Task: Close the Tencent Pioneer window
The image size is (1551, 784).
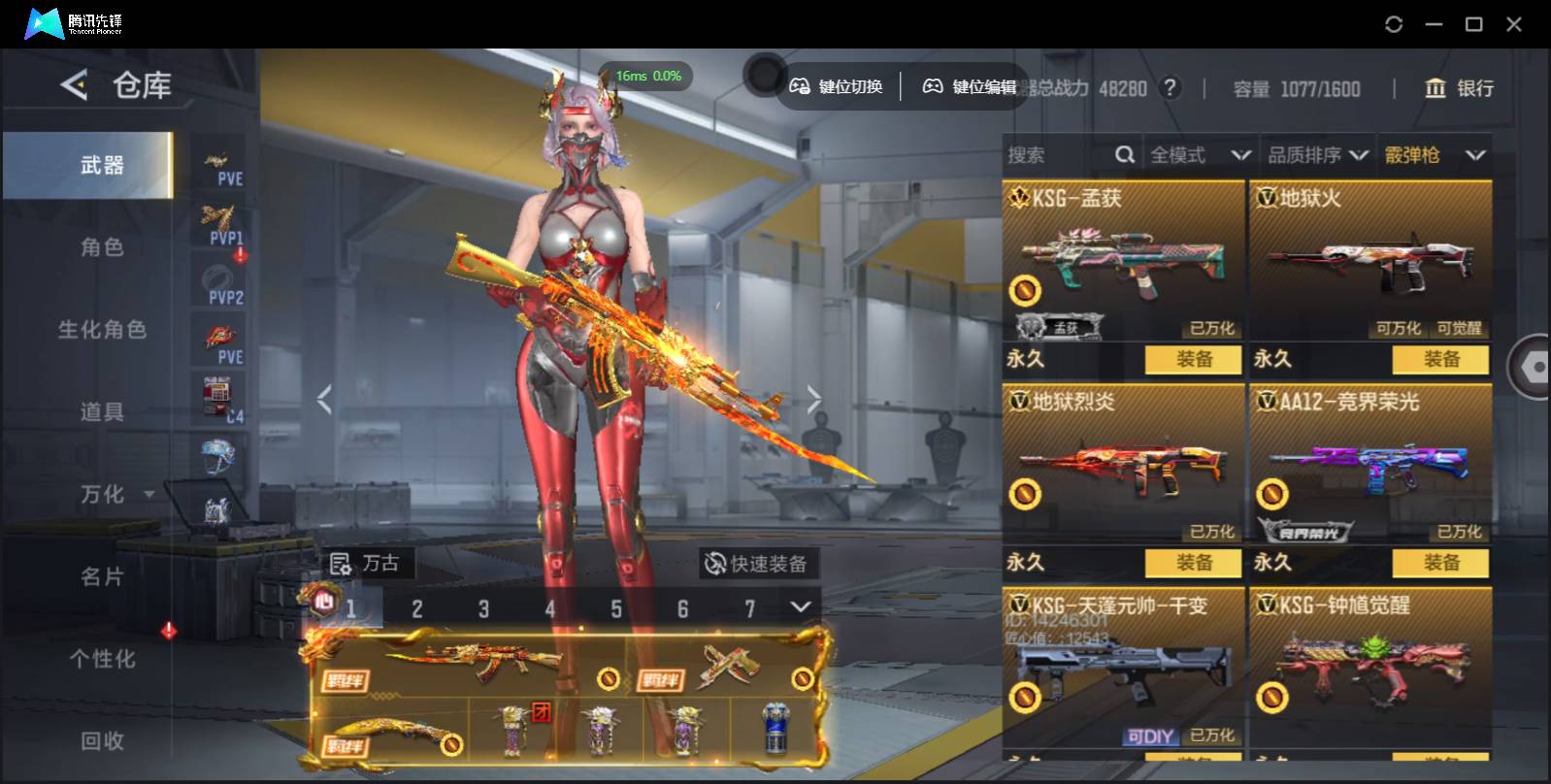Action: pos(1513,24)
